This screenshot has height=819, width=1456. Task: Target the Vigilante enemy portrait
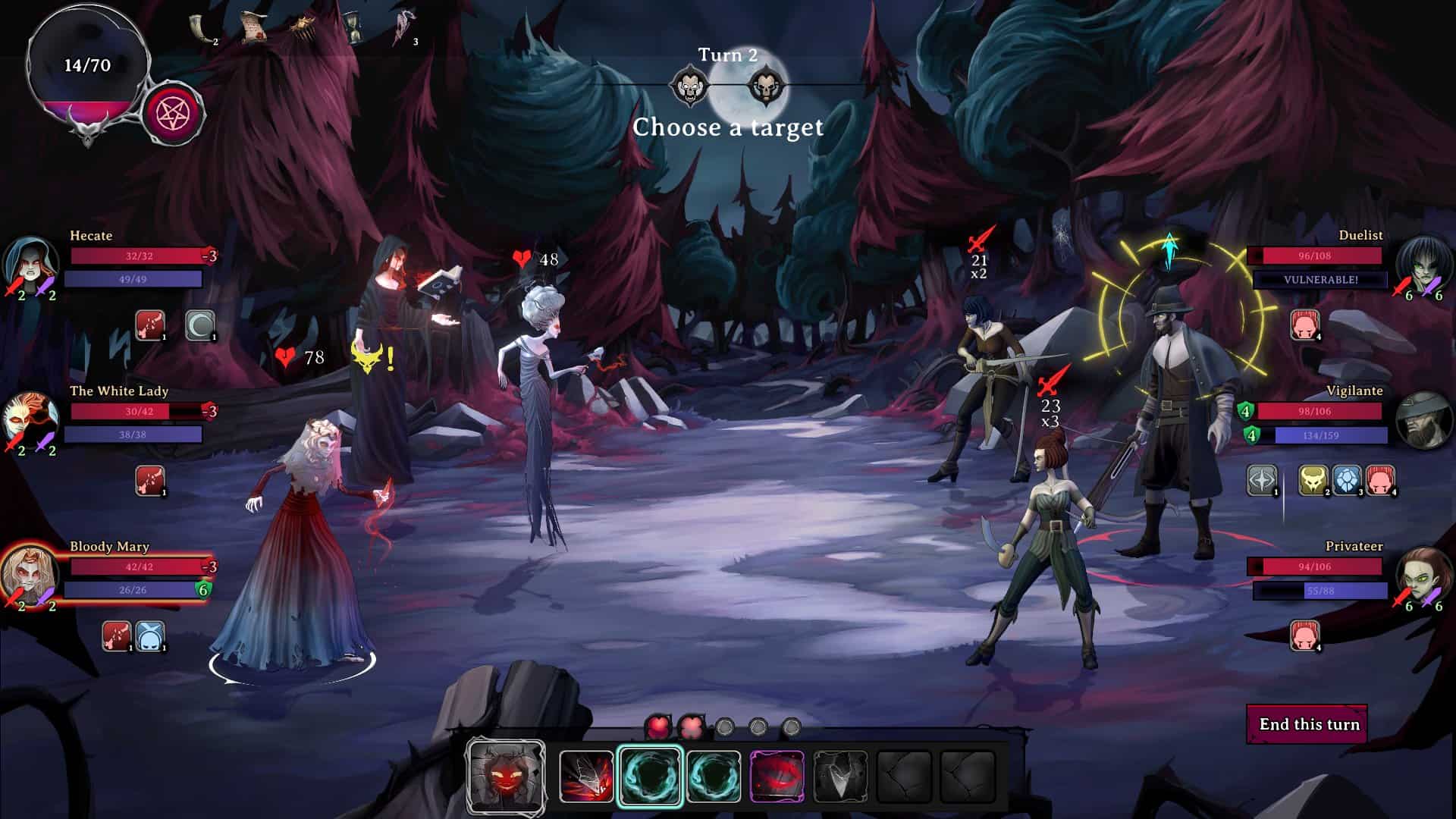pyautogui.click(x=1423, y=419)
